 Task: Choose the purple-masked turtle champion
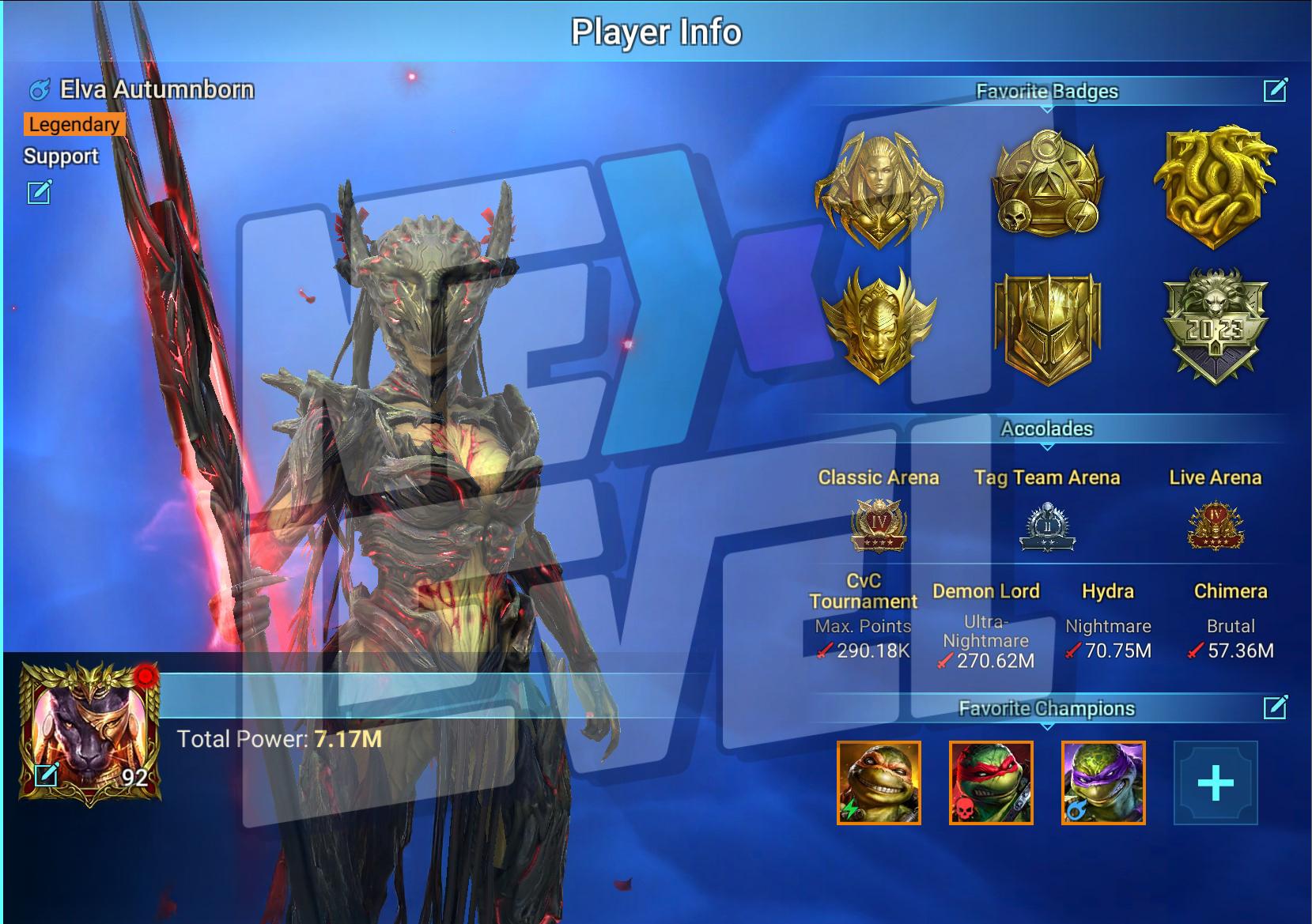click(x=1102, y=783)
